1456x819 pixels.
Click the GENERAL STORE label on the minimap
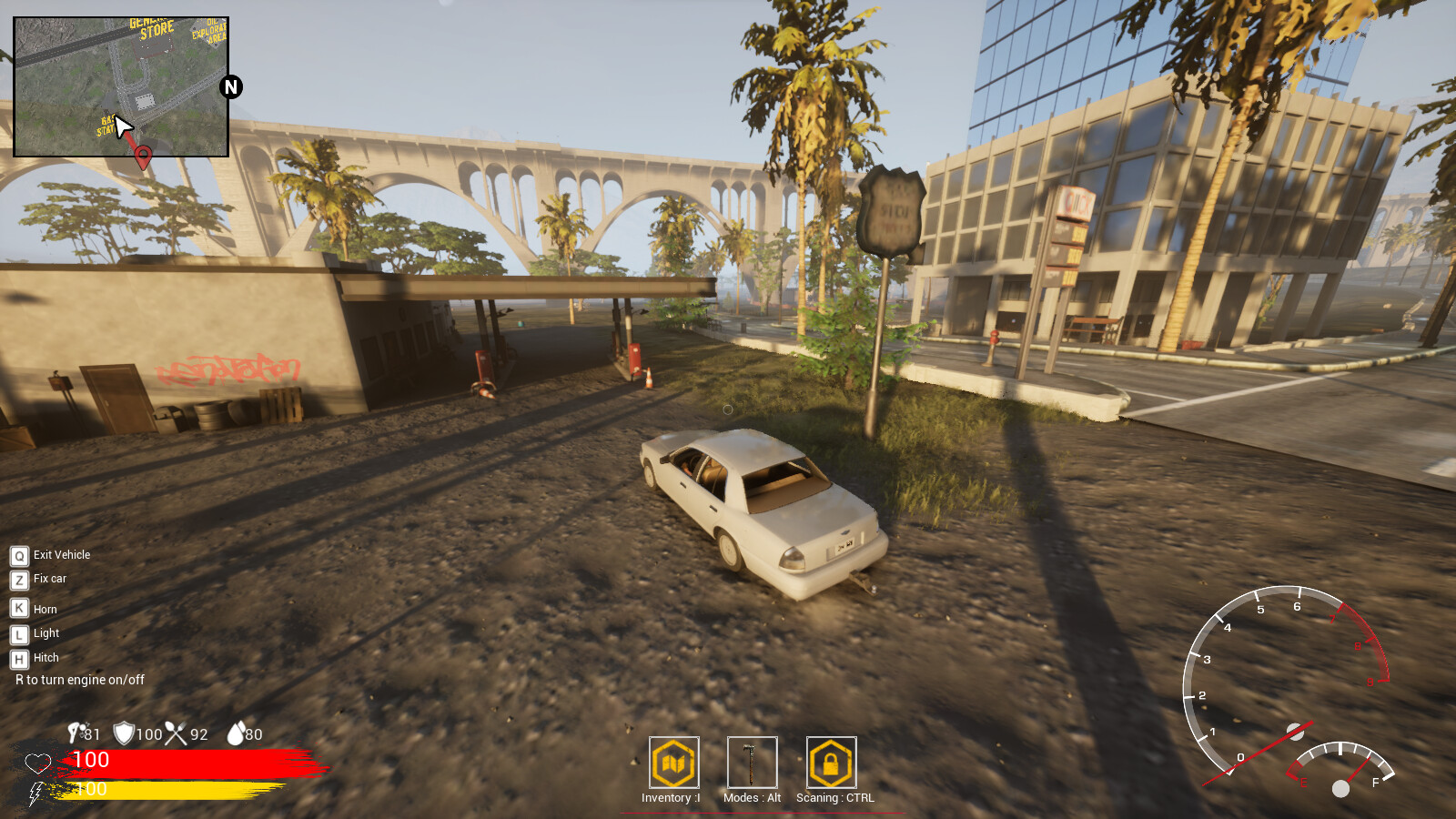pos(153,27)
